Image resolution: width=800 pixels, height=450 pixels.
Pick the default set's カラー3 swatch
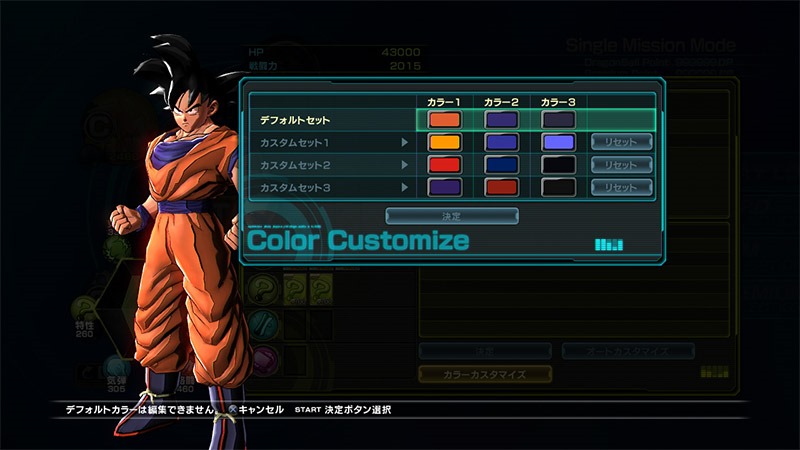558,120
